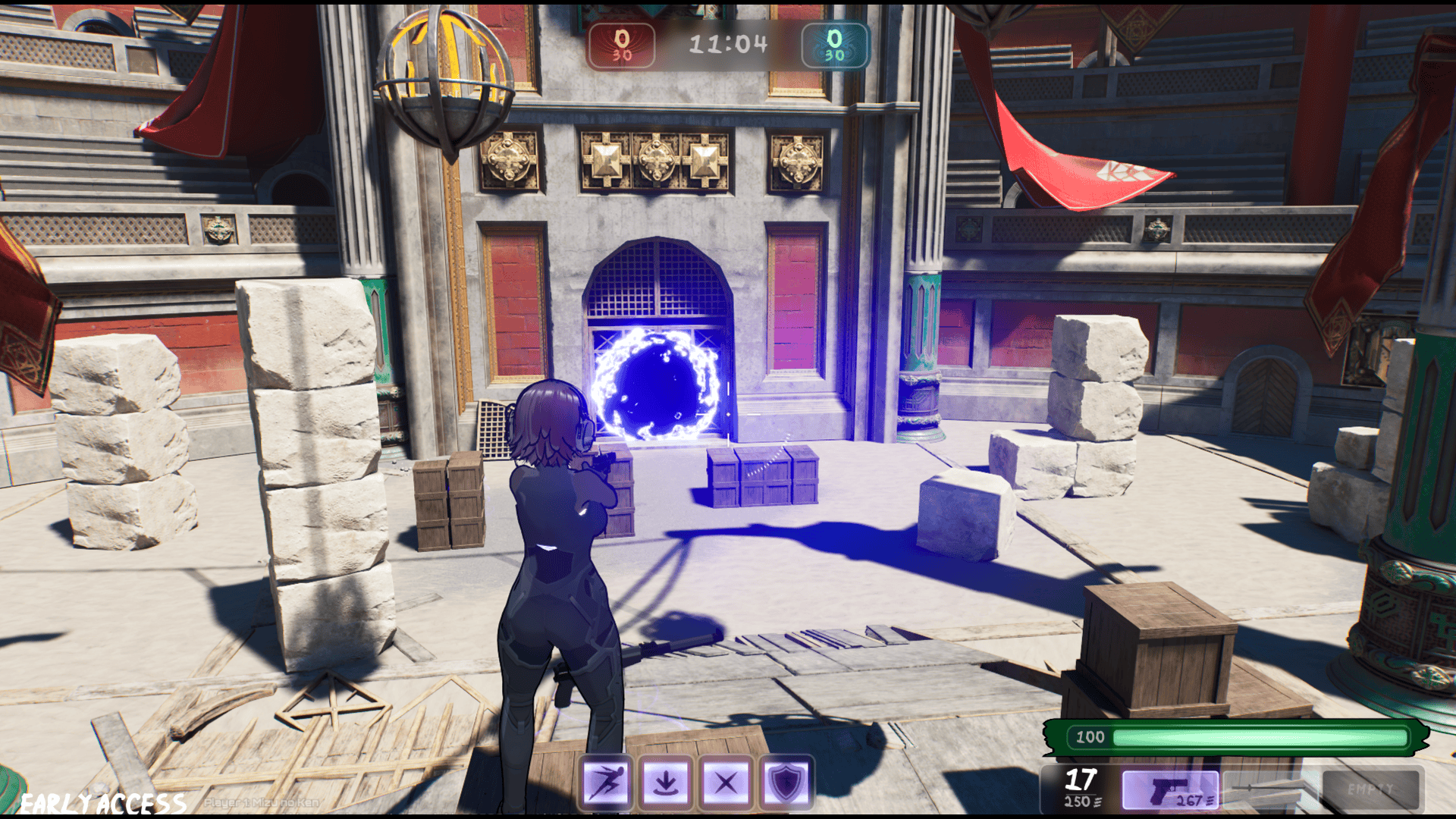Select the pistol weapon slot
The image size is (1456, 819).
[x=1170, y=791]
